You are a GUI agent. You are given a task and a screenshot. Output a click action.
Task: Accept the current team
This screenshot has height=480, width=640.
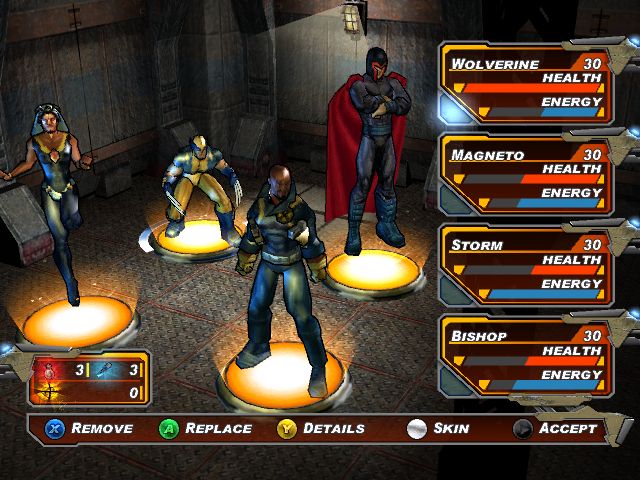coord(556,429)
